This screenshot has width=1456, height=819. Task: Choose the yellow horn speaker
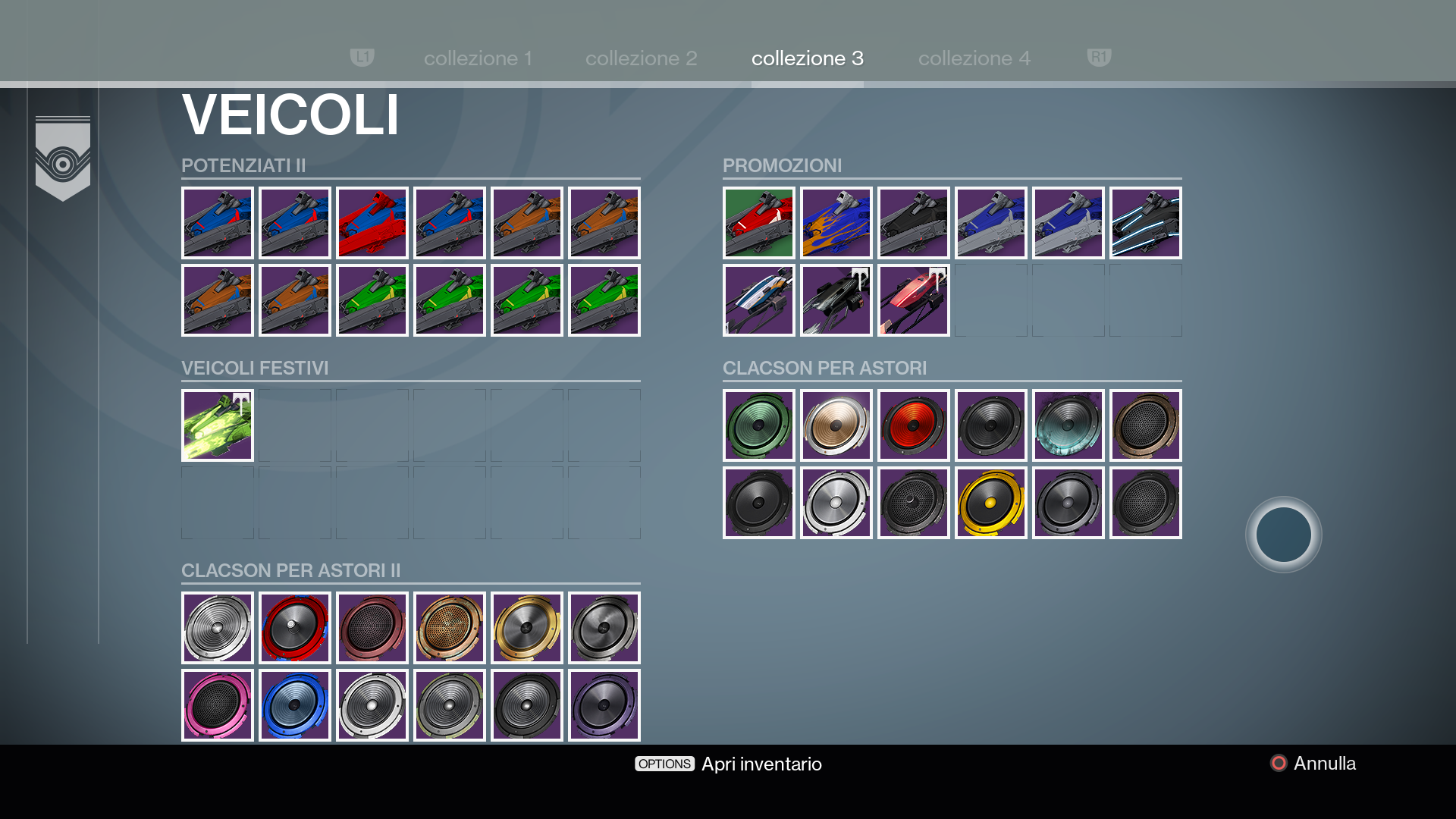pos(991,503)
